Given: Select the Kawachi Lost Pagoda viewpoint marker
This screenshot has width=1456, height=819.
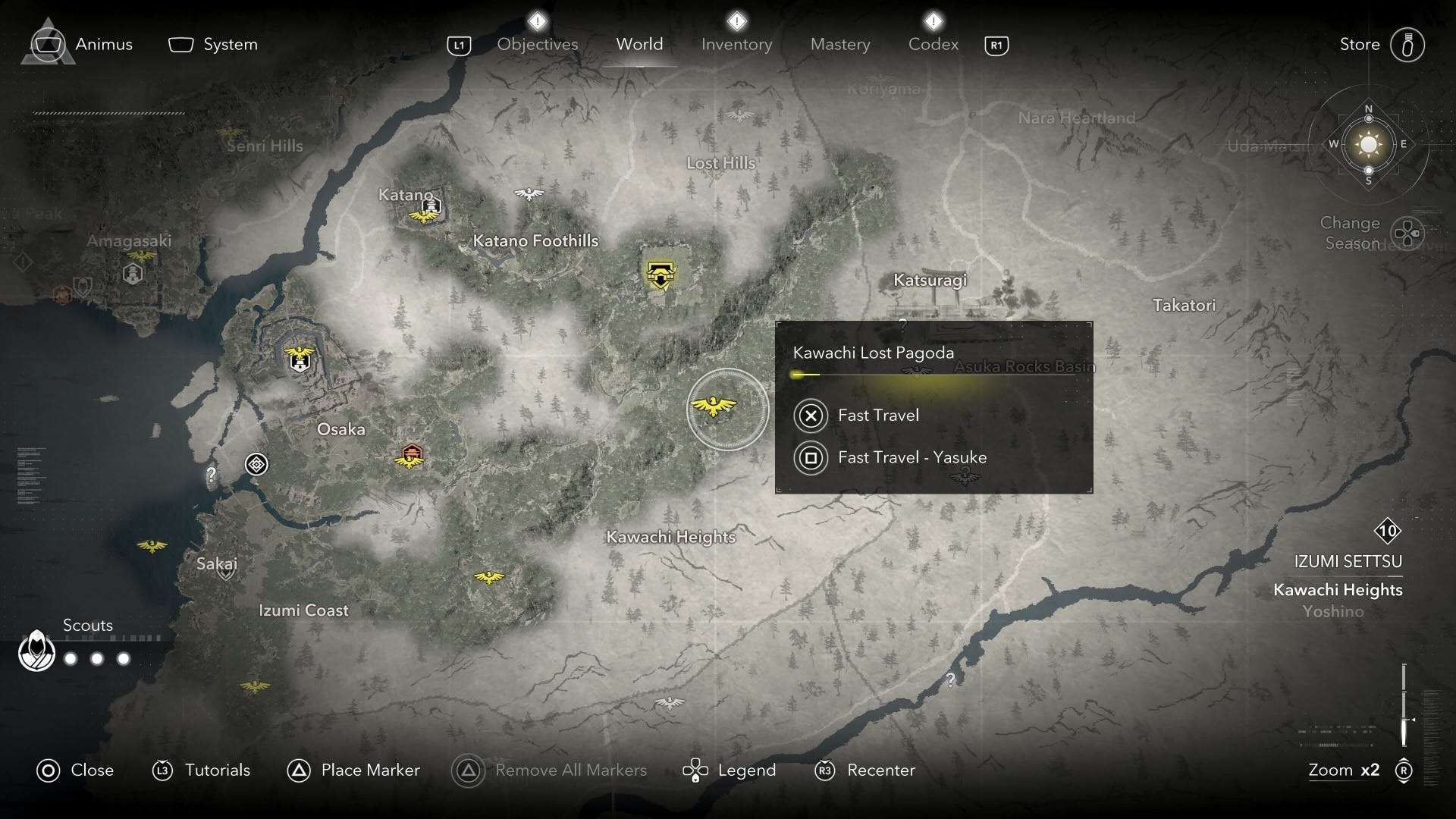Looking at the screenshot, I should tap(714, 408).
